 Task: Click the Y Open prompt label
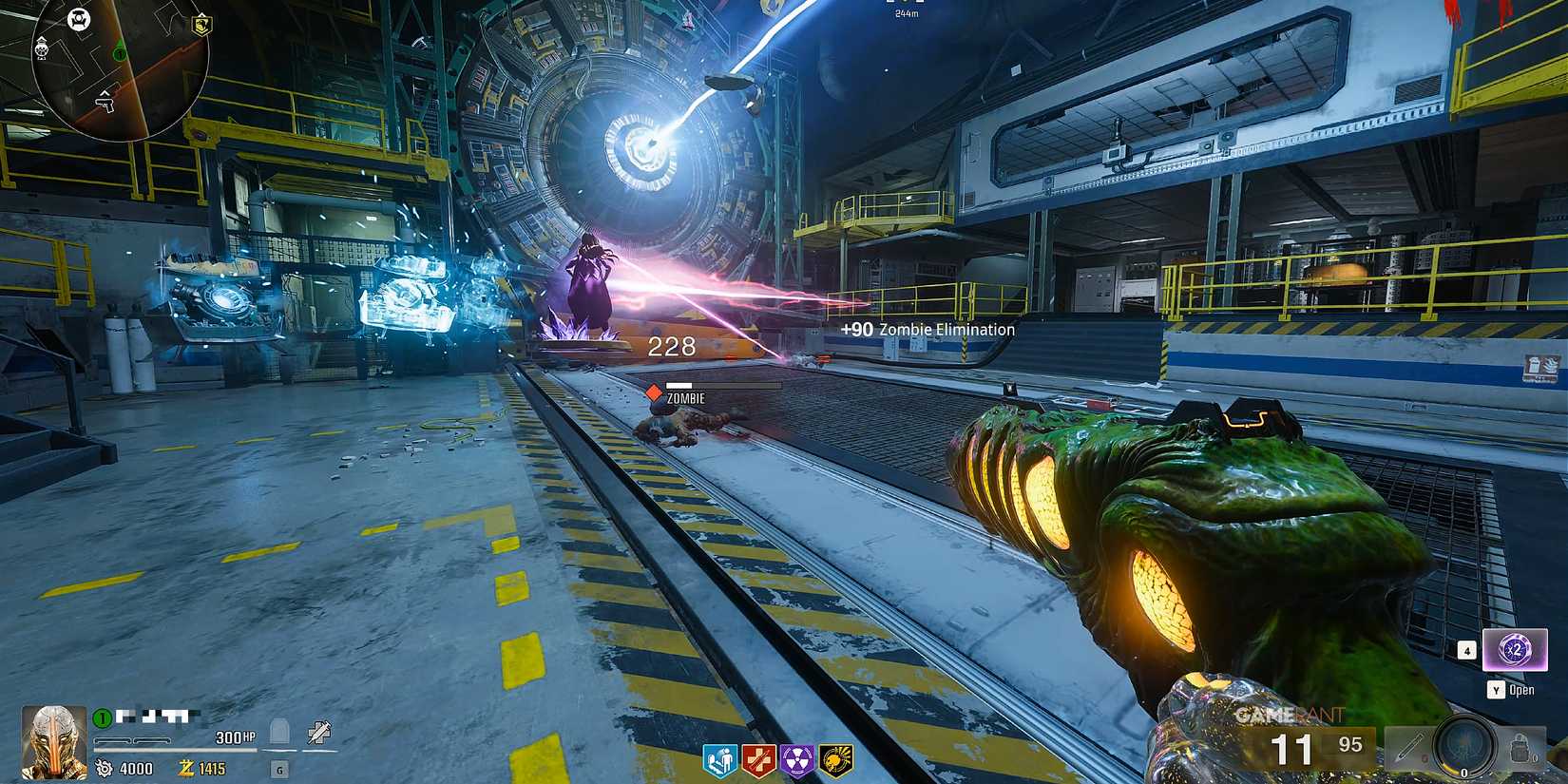1510,690
